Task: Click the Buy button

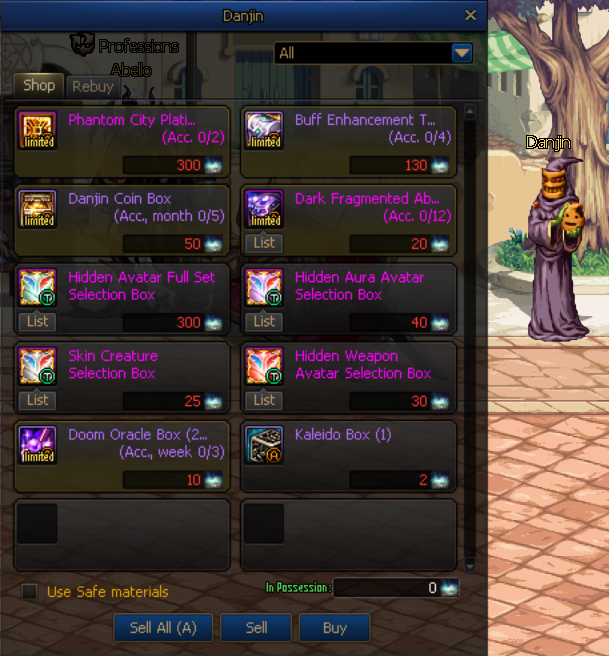Action: click(x=335, y=628)
